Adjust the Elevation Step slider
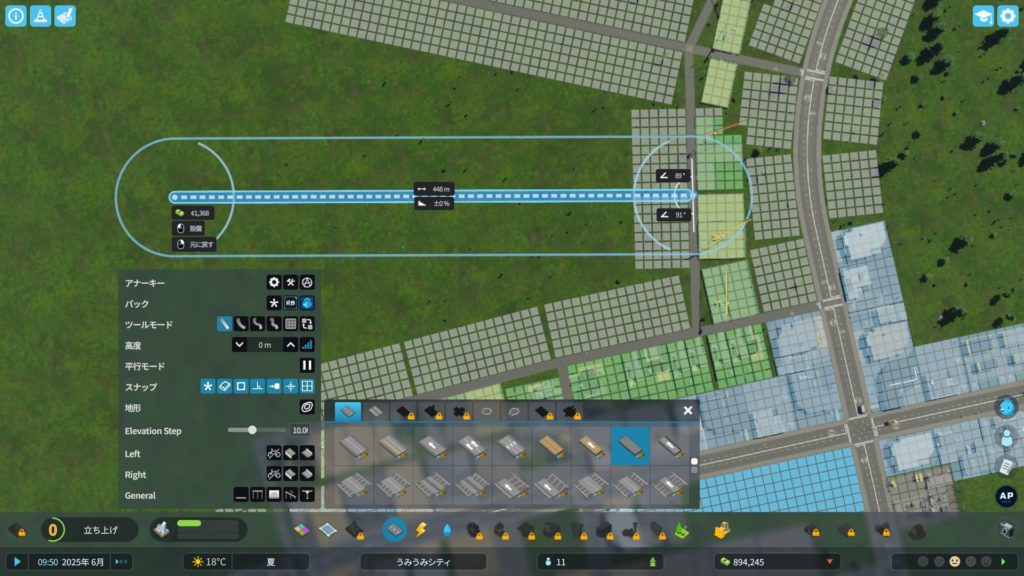Viewport: 1024px width, 576px height. pos(252,430)
